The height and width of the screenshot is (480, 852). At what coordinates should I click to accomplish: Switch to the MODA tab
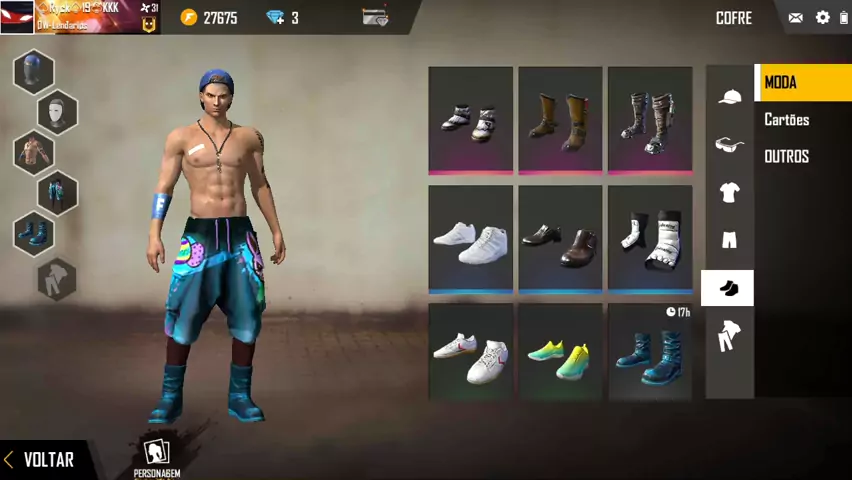(801, 83)
